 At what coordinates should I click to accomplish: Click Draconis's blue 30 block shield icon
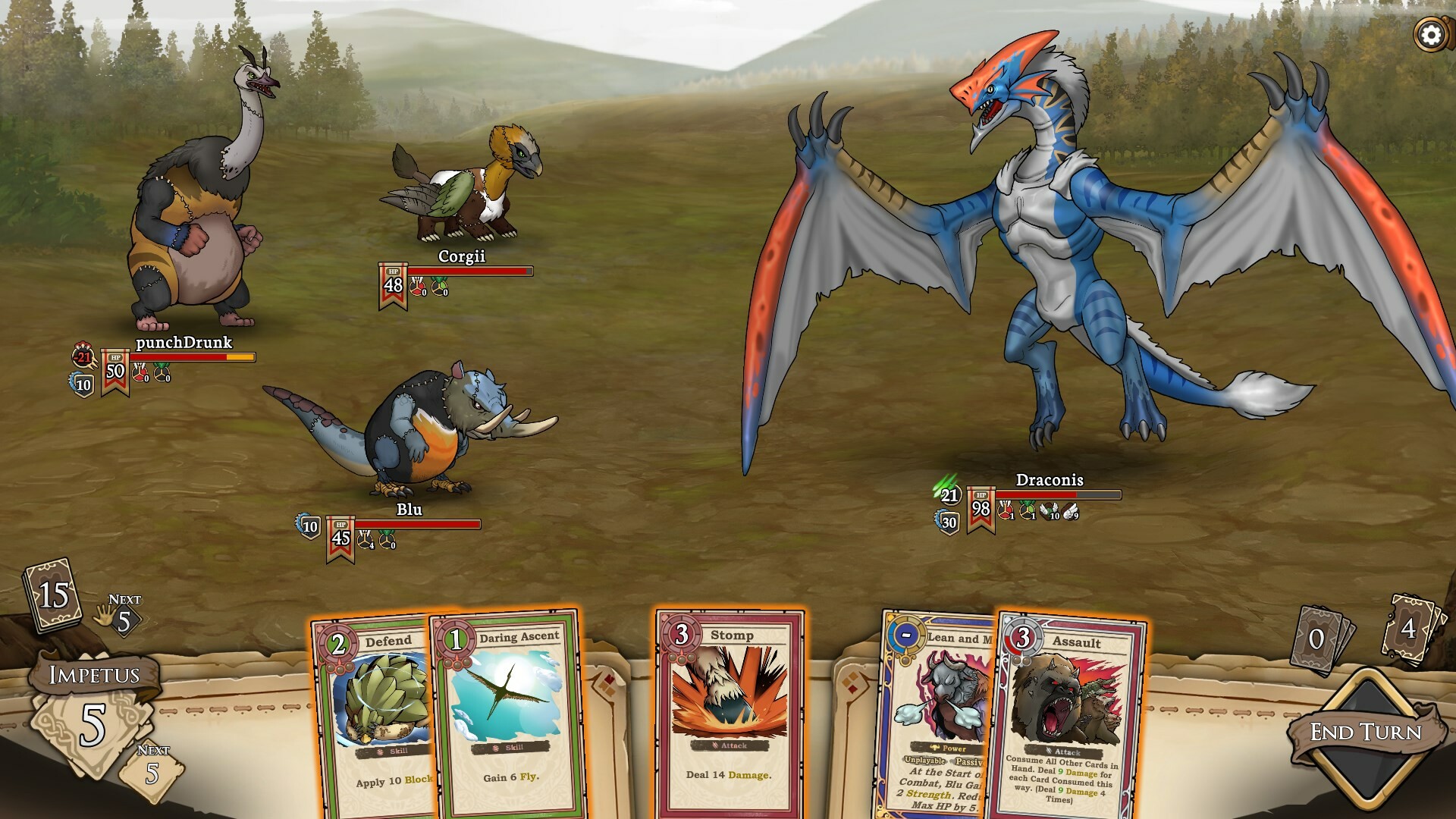pos(947,522)
